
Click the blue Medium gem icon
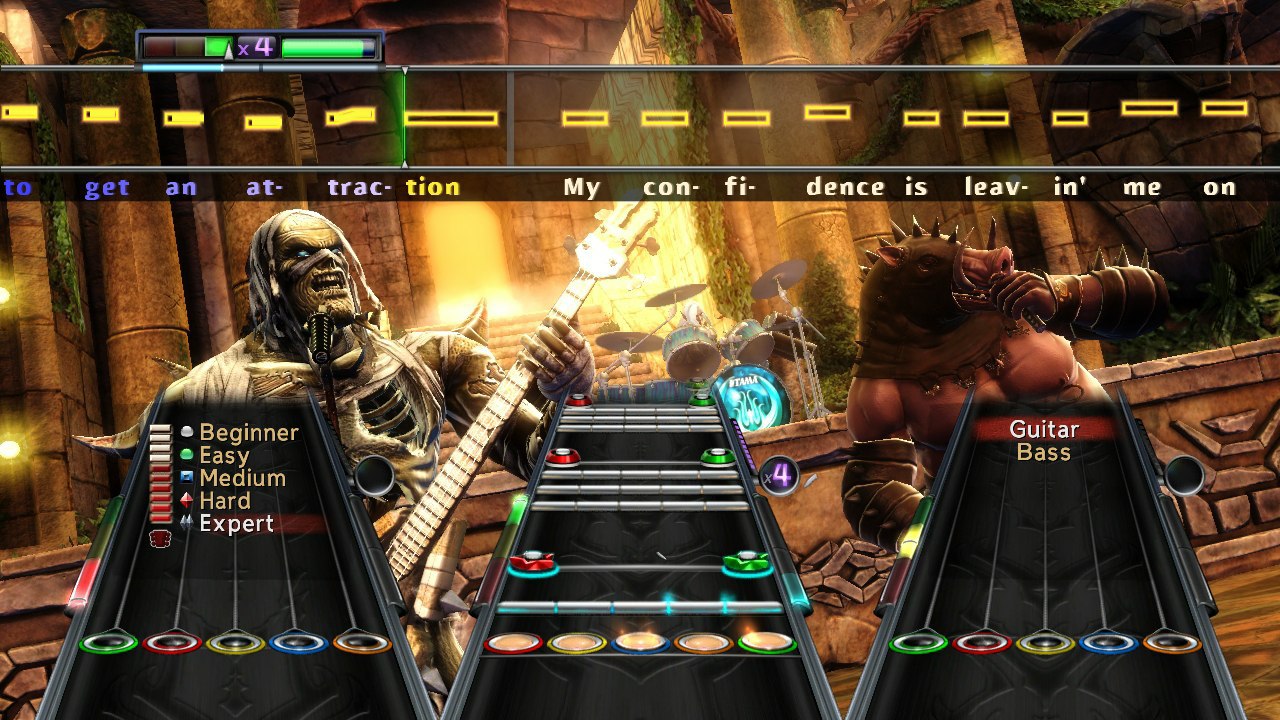pyautogui.click(x=186, y=477)
